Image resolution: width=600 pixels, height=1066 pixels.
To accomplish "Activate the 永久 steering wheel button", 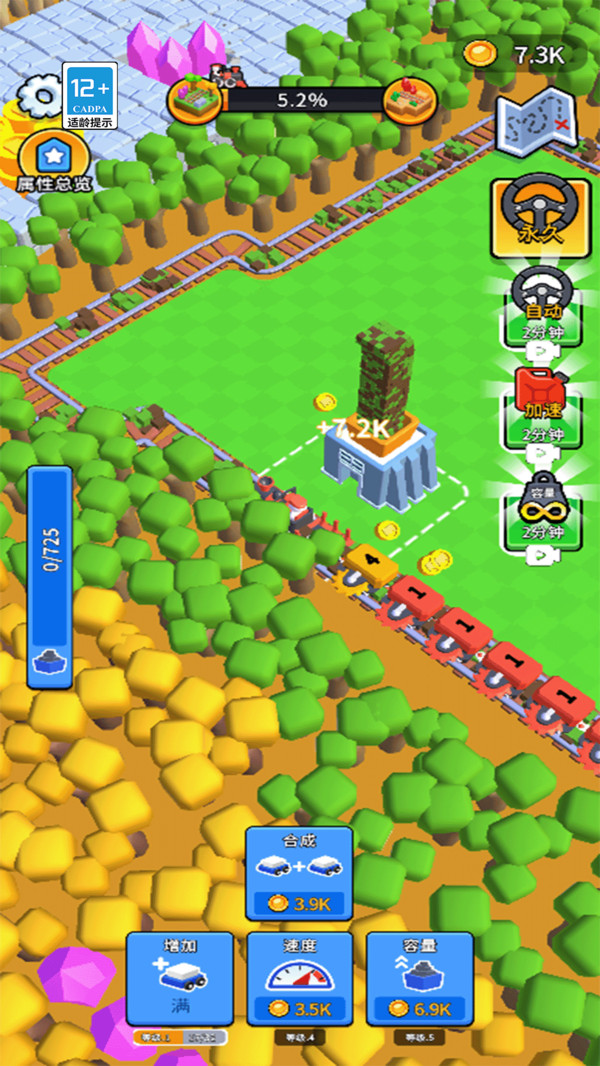I will pyautogui.click(x=540, y=216).
